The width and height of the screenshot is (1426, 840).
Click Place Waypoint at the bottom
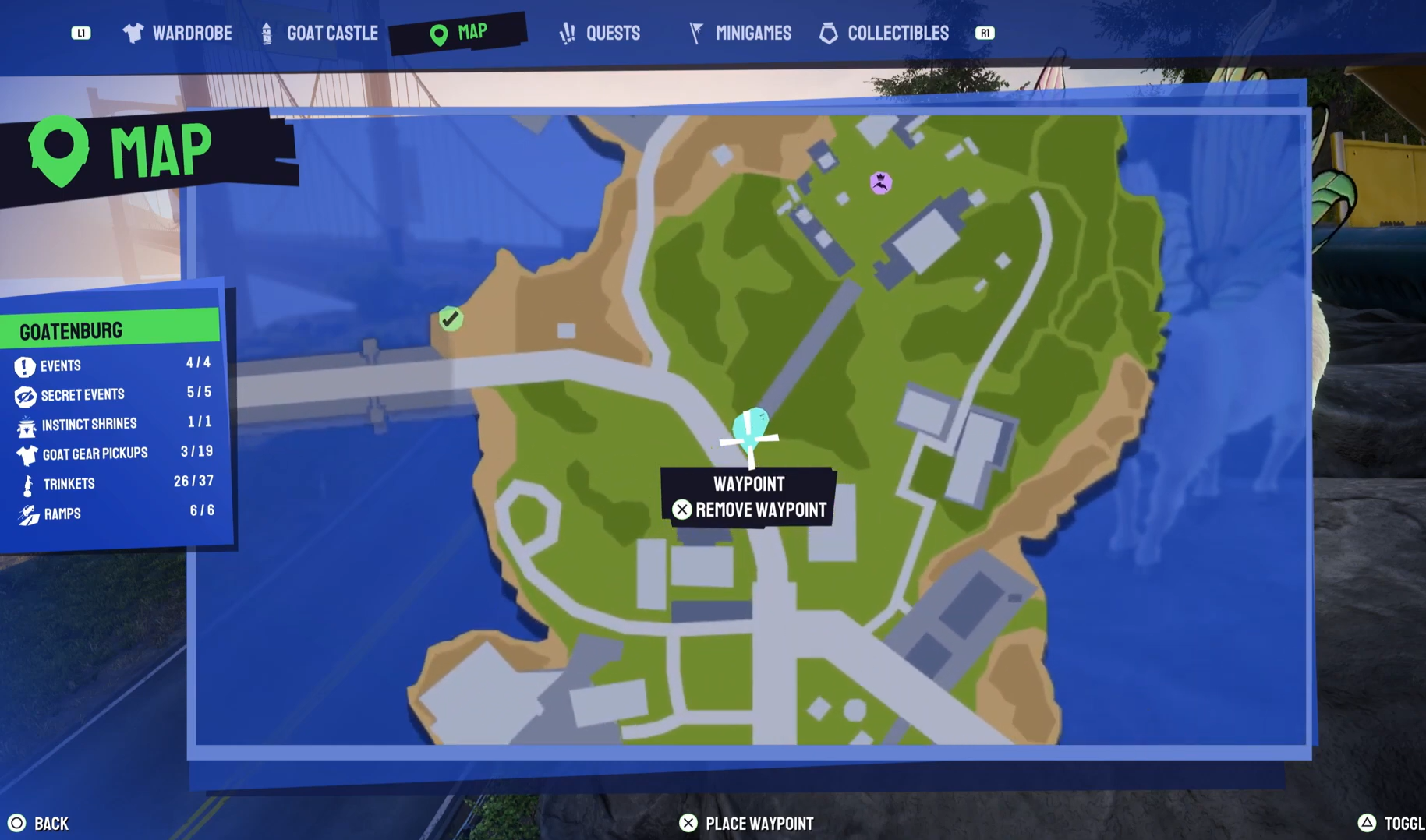click(x=745, y=822)
